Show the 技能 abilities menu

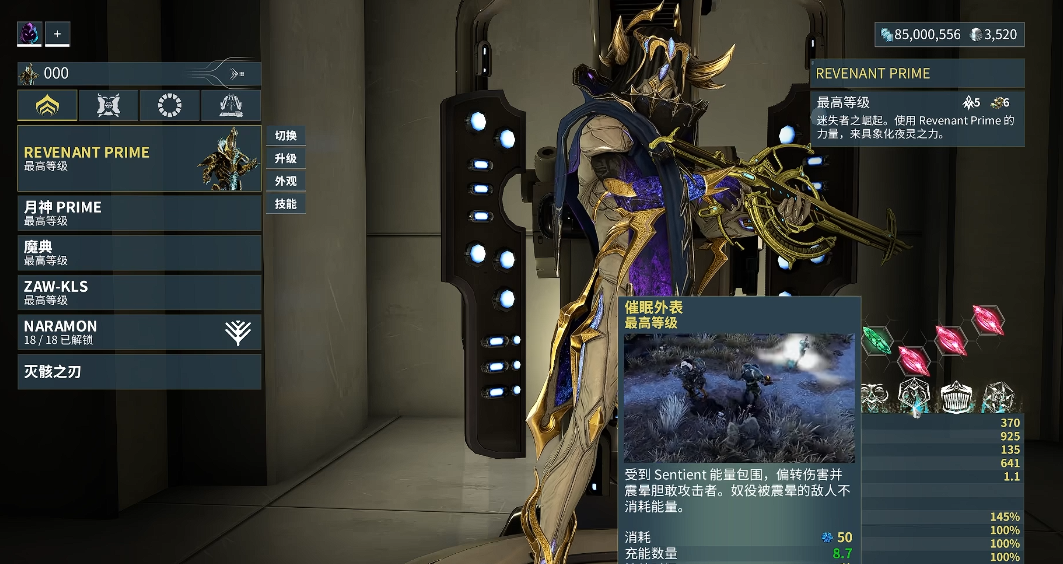click(286, 204)
